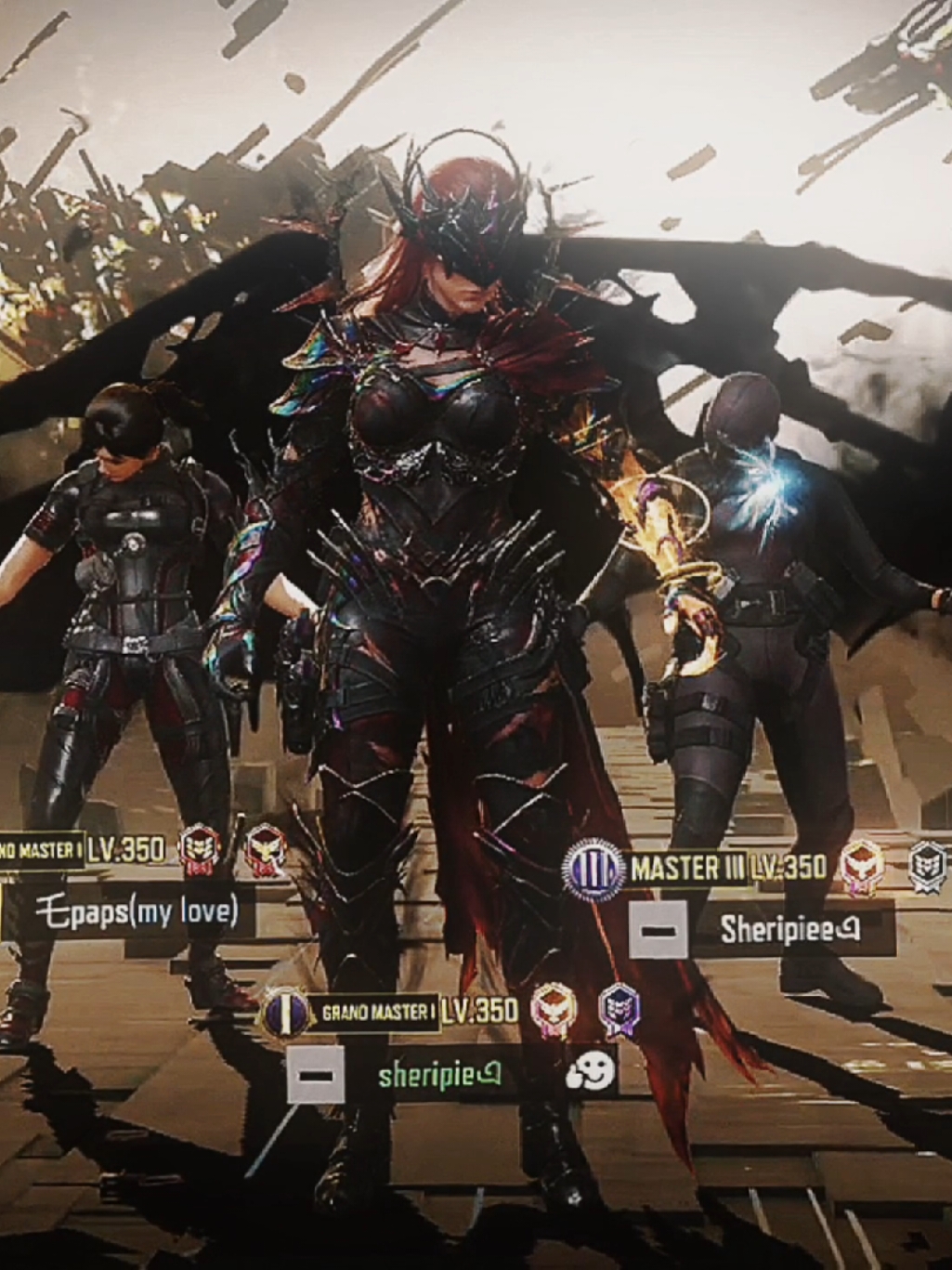Click the minus button beside green sheripie name
952x1270 pixels.
click(316, 1074)
